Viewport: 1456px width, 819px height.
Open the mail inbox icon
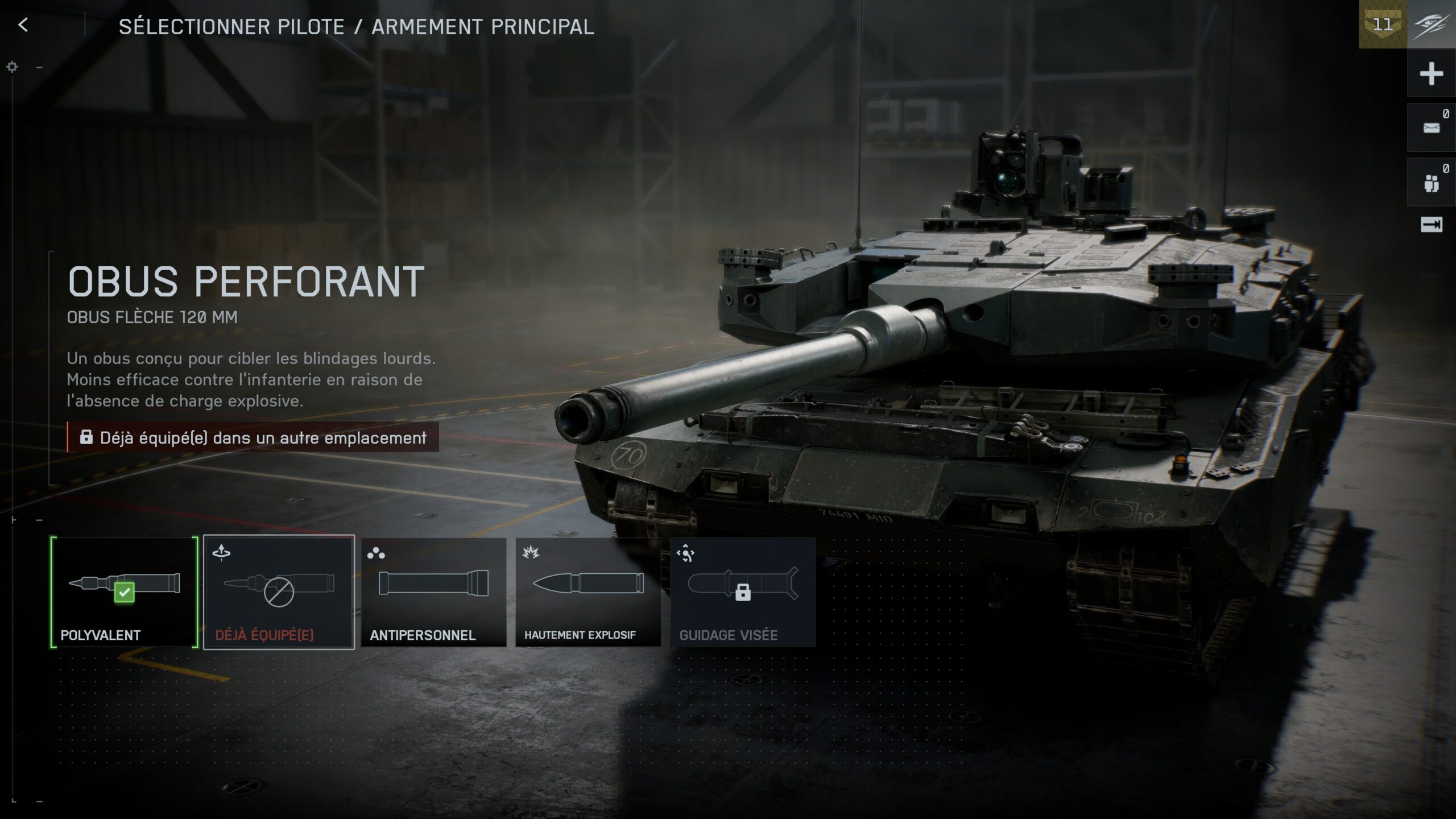[1431, 128]
